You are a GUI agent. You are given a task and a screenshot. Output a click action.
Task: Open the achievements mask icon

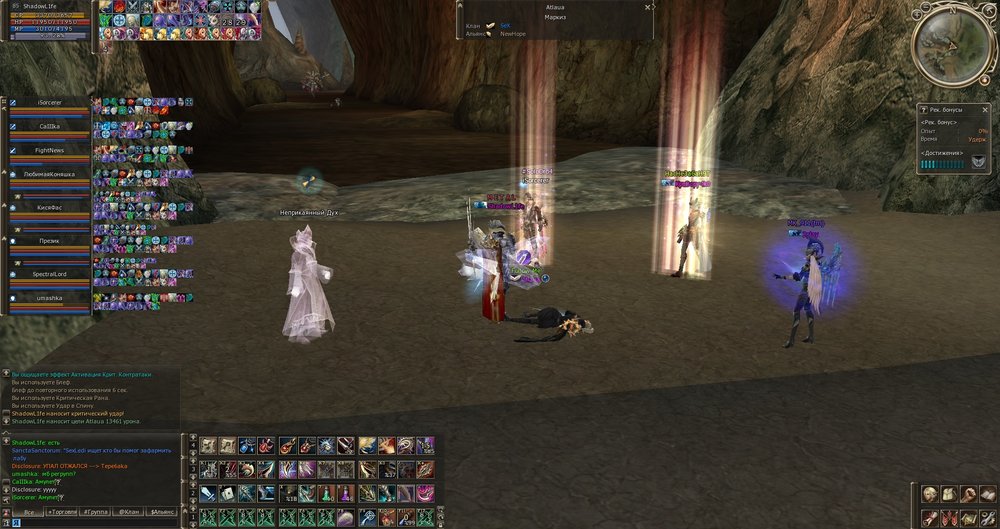pos(977,162)
